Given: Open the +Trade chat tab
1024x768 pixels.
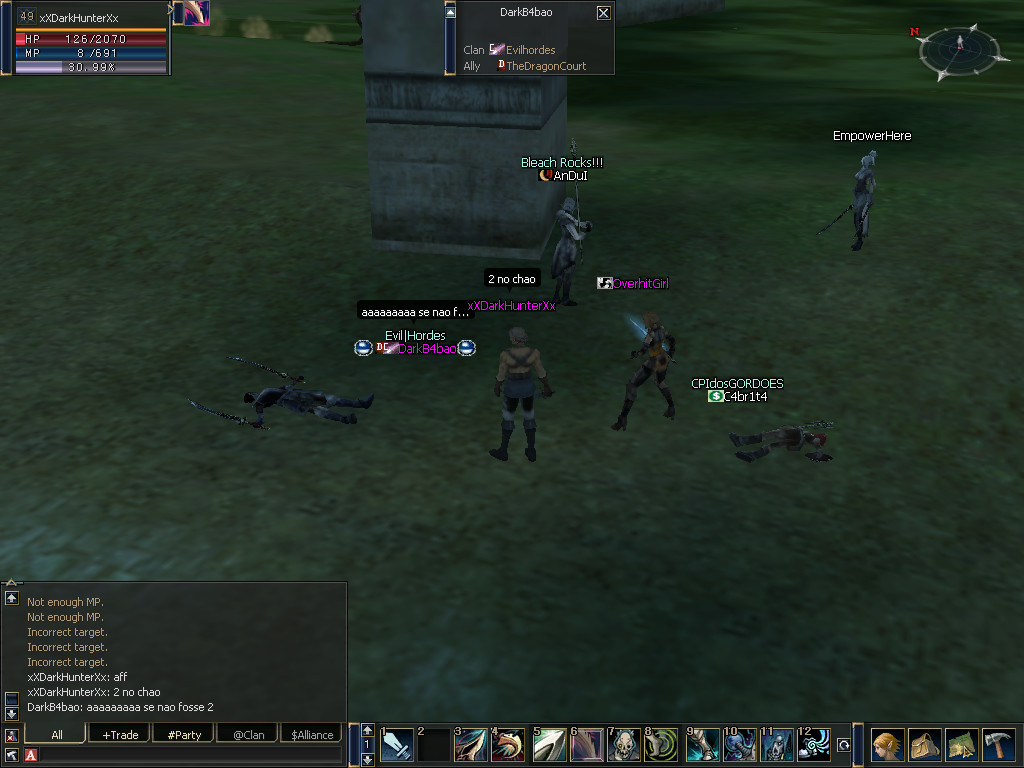Looking at the screenshot, I should click(120, 735).
